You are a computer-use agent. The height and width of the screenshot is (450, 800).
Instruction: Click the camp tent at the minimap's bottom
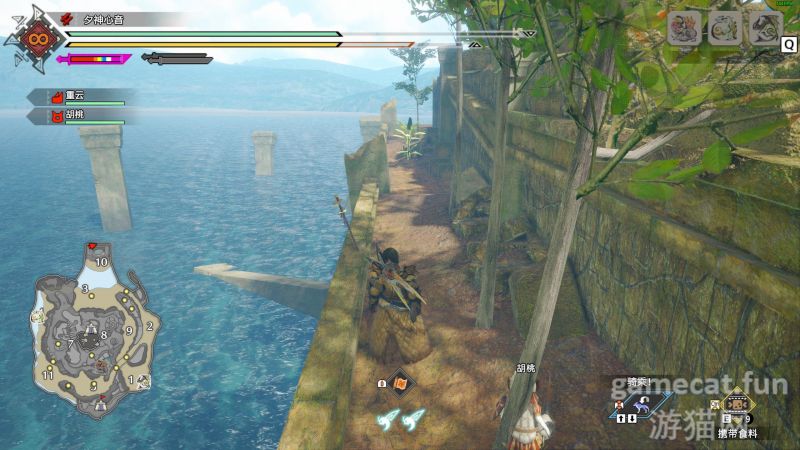99,405
